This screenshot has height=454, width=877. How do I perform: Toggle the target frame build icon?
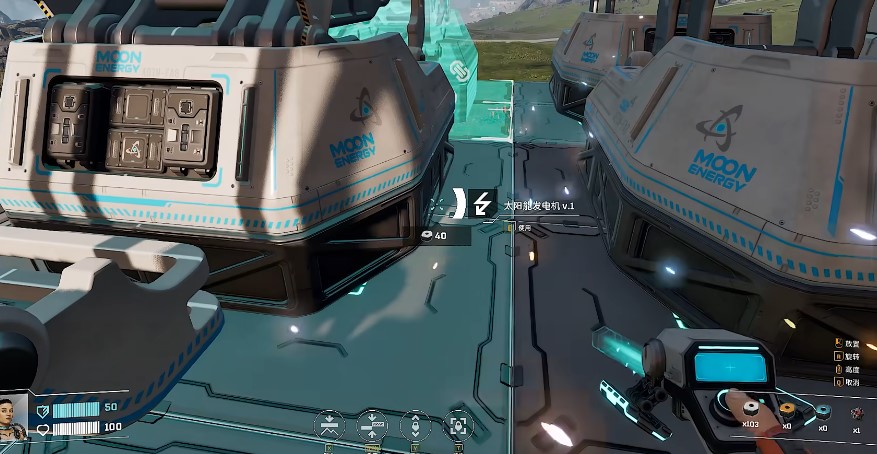(x=458, y=424)
